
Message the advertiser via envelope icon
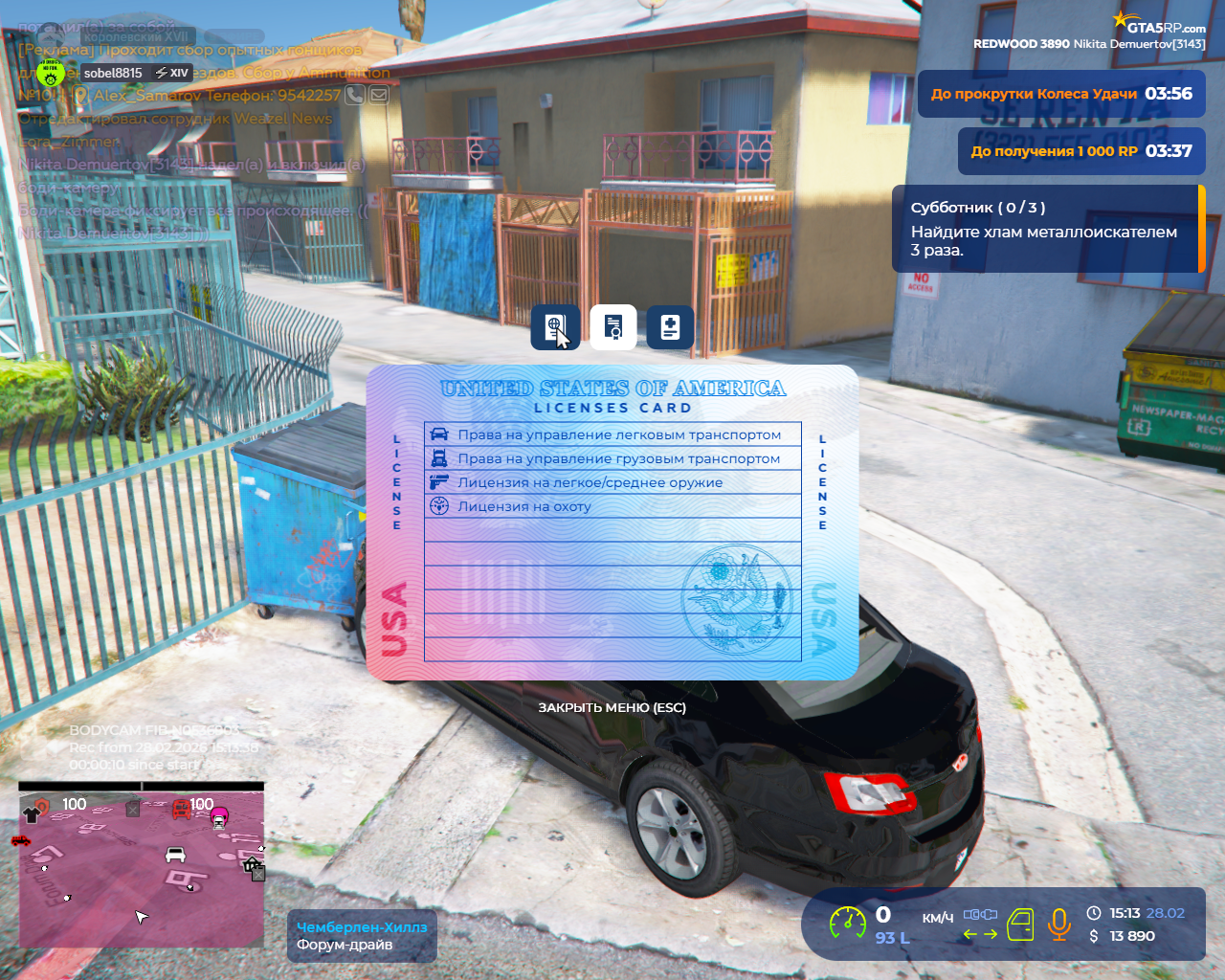(x=379, y=95)
